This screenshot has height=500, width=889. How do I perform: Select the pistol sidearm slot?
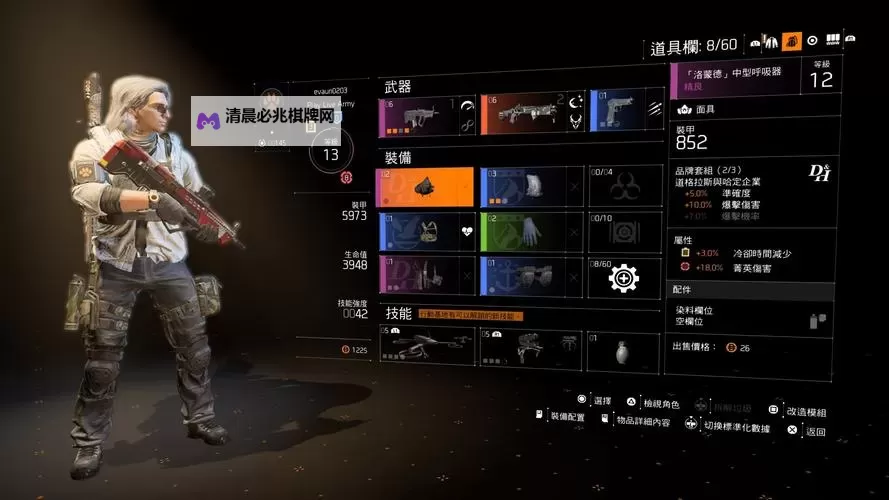[x=625, y=115]
